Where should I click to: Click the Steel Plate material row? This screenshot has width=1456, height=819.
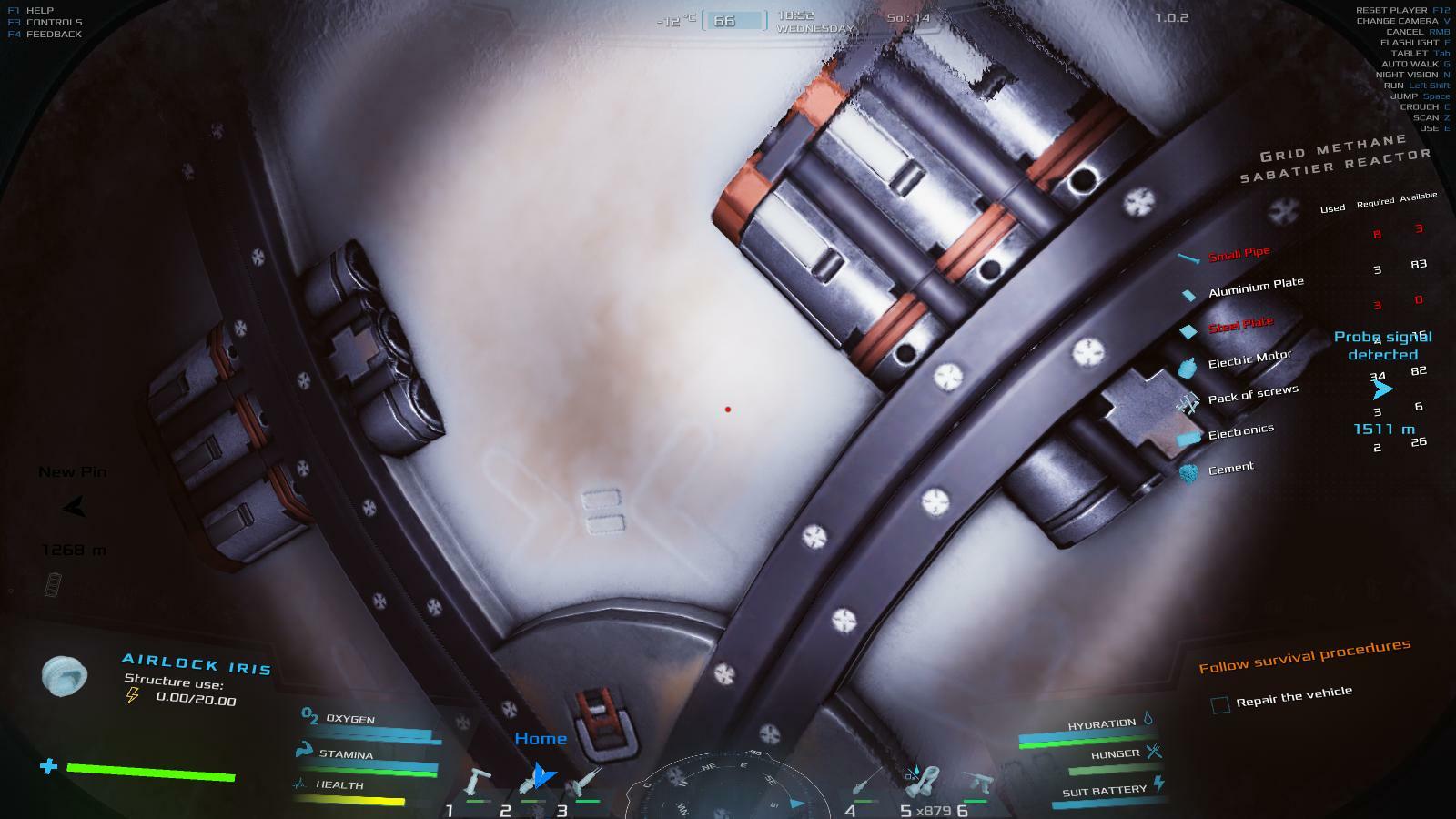pyautogui.click(x=1240, y=325)
